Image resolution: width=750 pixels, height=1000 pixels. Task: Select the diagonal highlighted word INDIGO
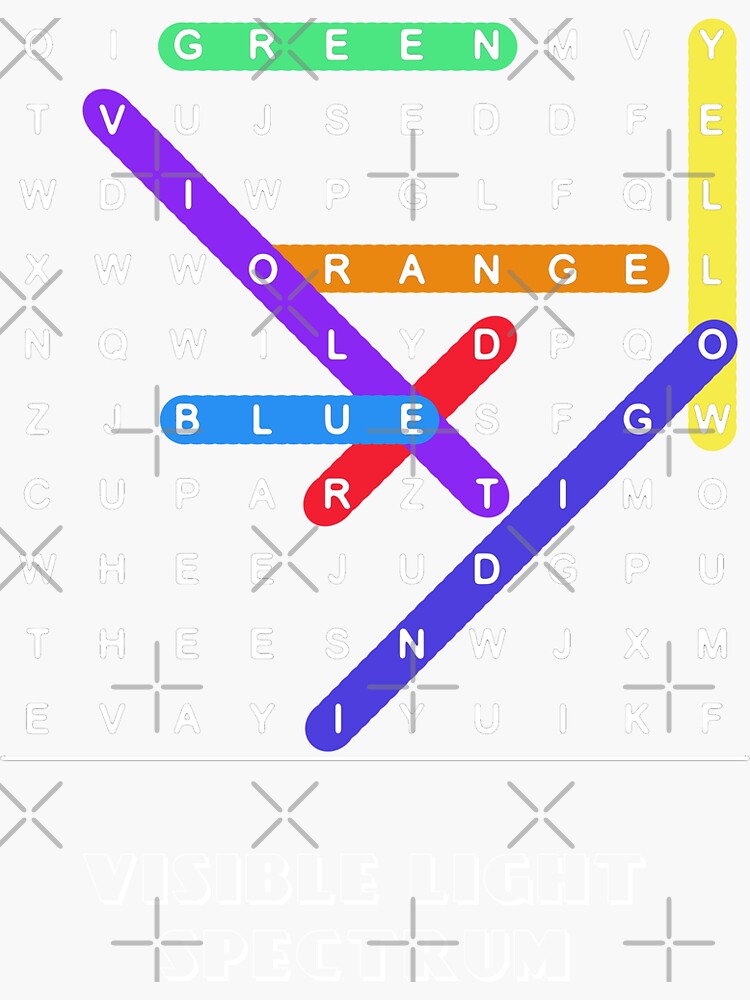(486, 570)
